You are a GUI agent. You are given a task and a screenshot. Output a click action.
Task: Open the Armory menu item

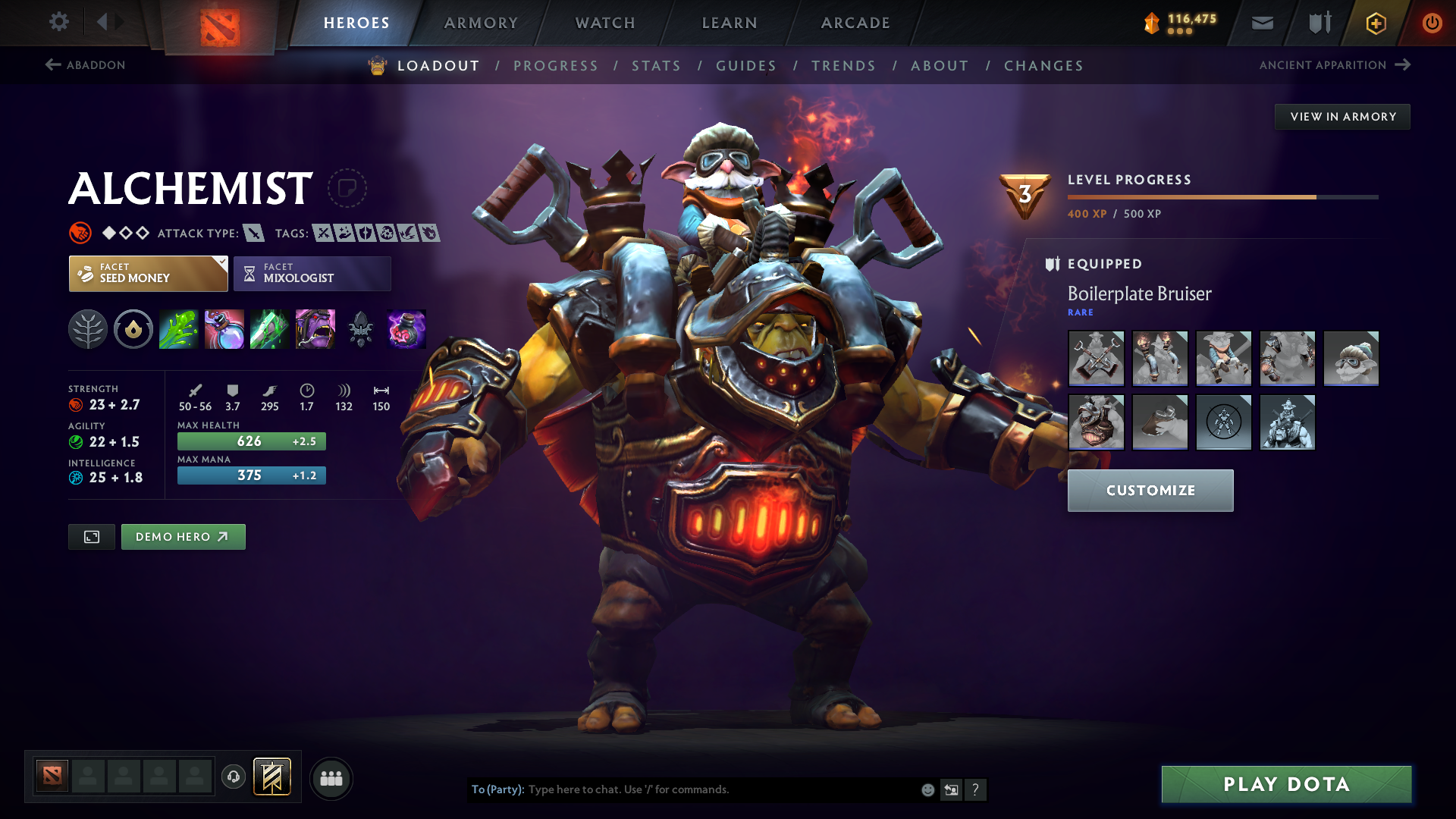[x=480, y=23]
